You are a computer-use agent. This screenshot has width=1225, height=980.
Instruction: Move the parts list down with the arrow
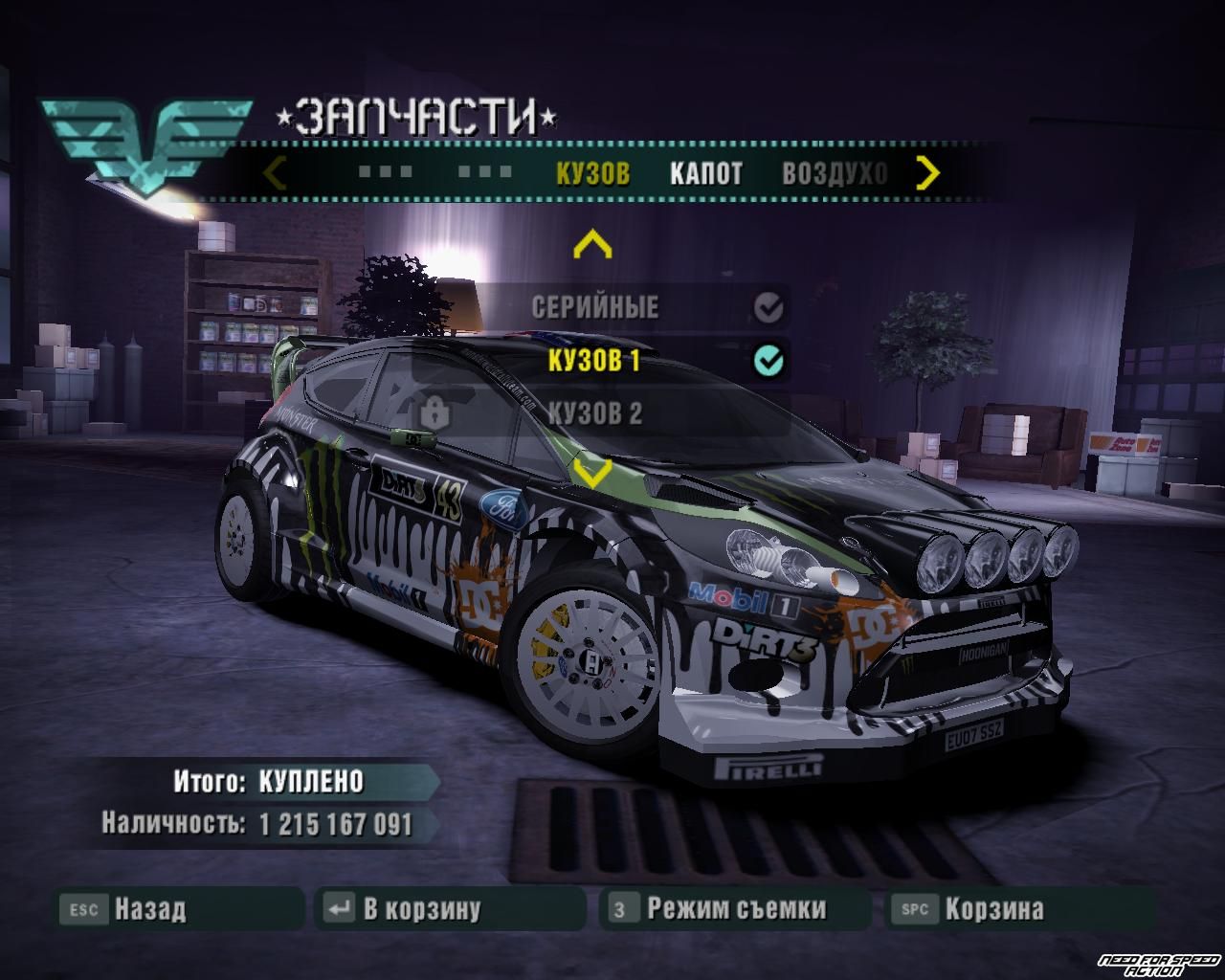tap(592, 471)
